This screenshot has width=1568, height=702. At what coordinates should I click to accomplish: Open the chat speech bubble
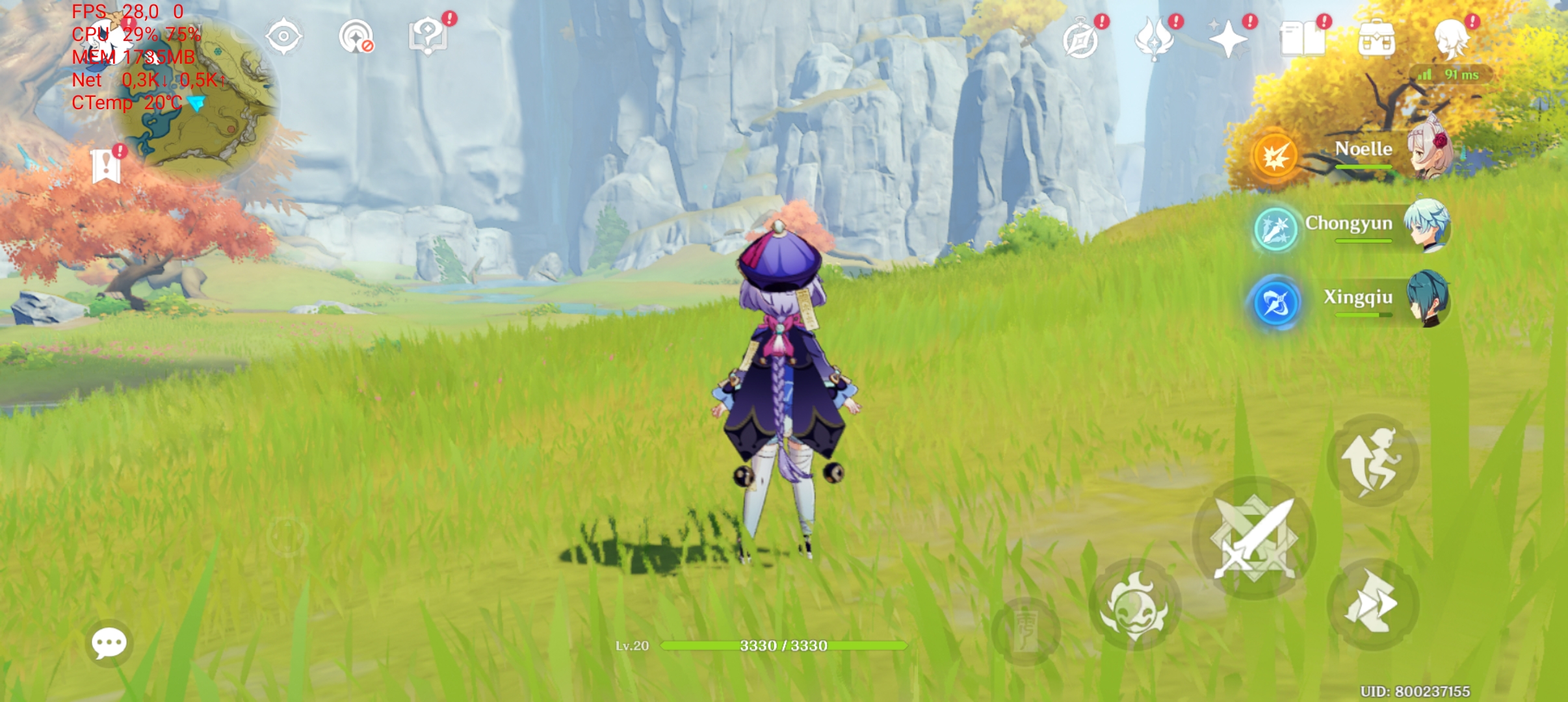109,643
